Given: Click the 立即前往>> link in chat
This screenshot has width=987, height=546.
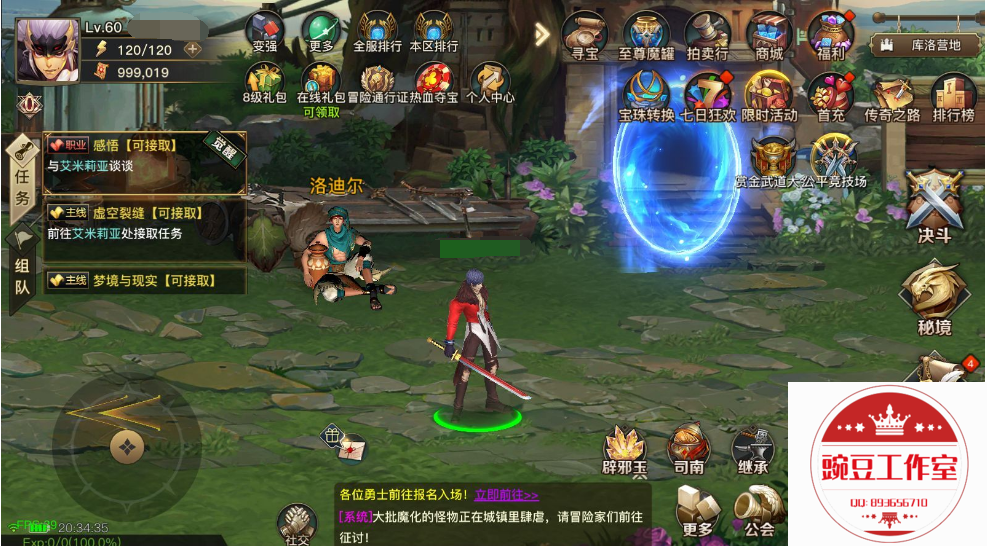Looking at the screenshot, I should pos(506,495).
